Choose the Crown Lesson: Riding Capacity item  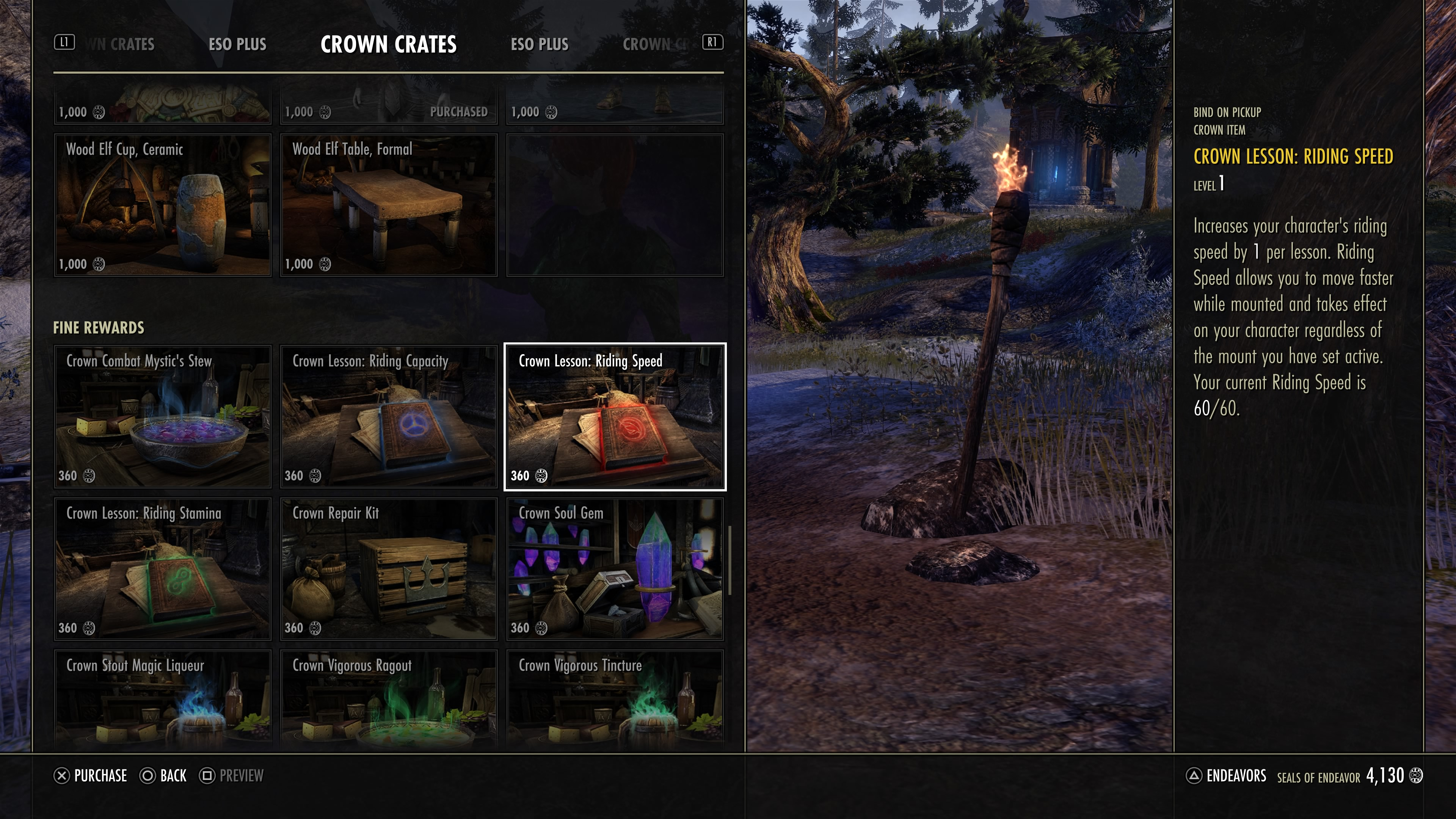(x=388, y=417)
